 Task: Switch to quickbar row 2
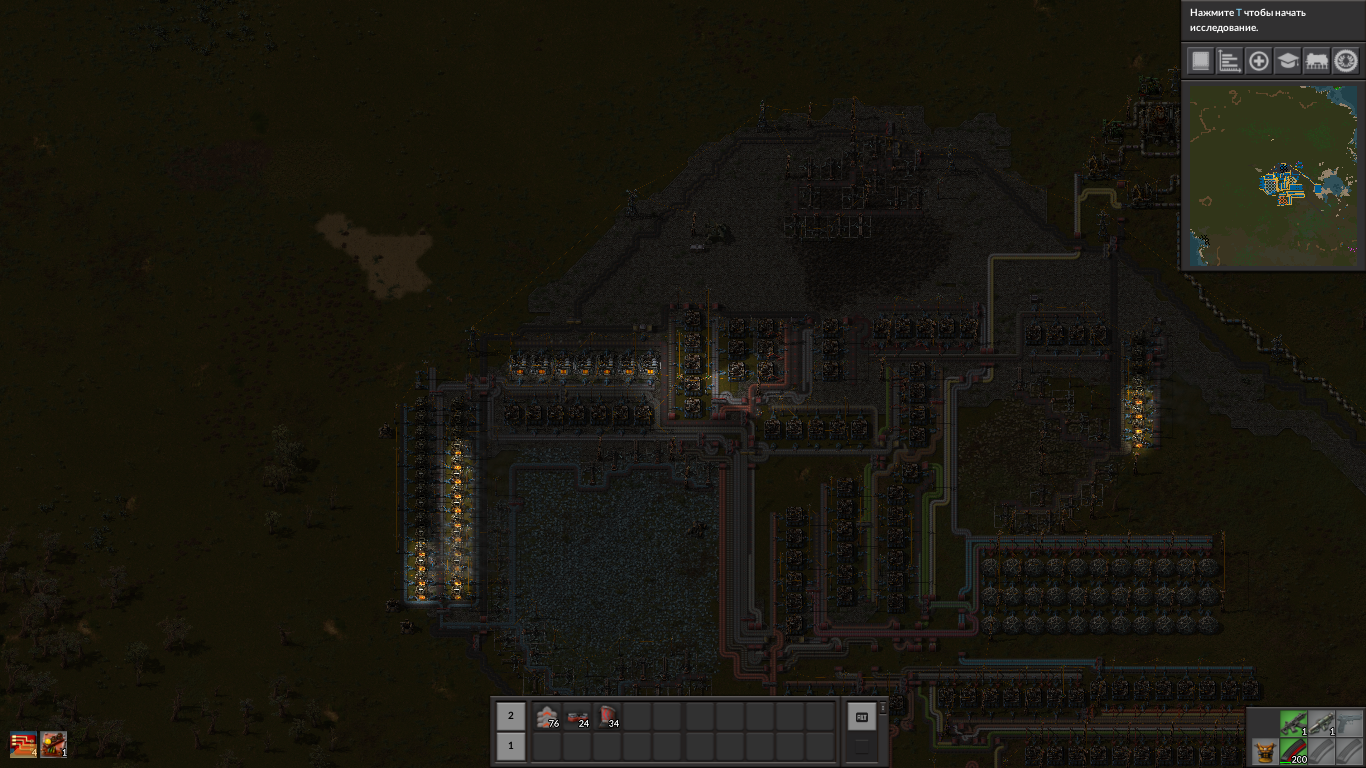point(511,716)
